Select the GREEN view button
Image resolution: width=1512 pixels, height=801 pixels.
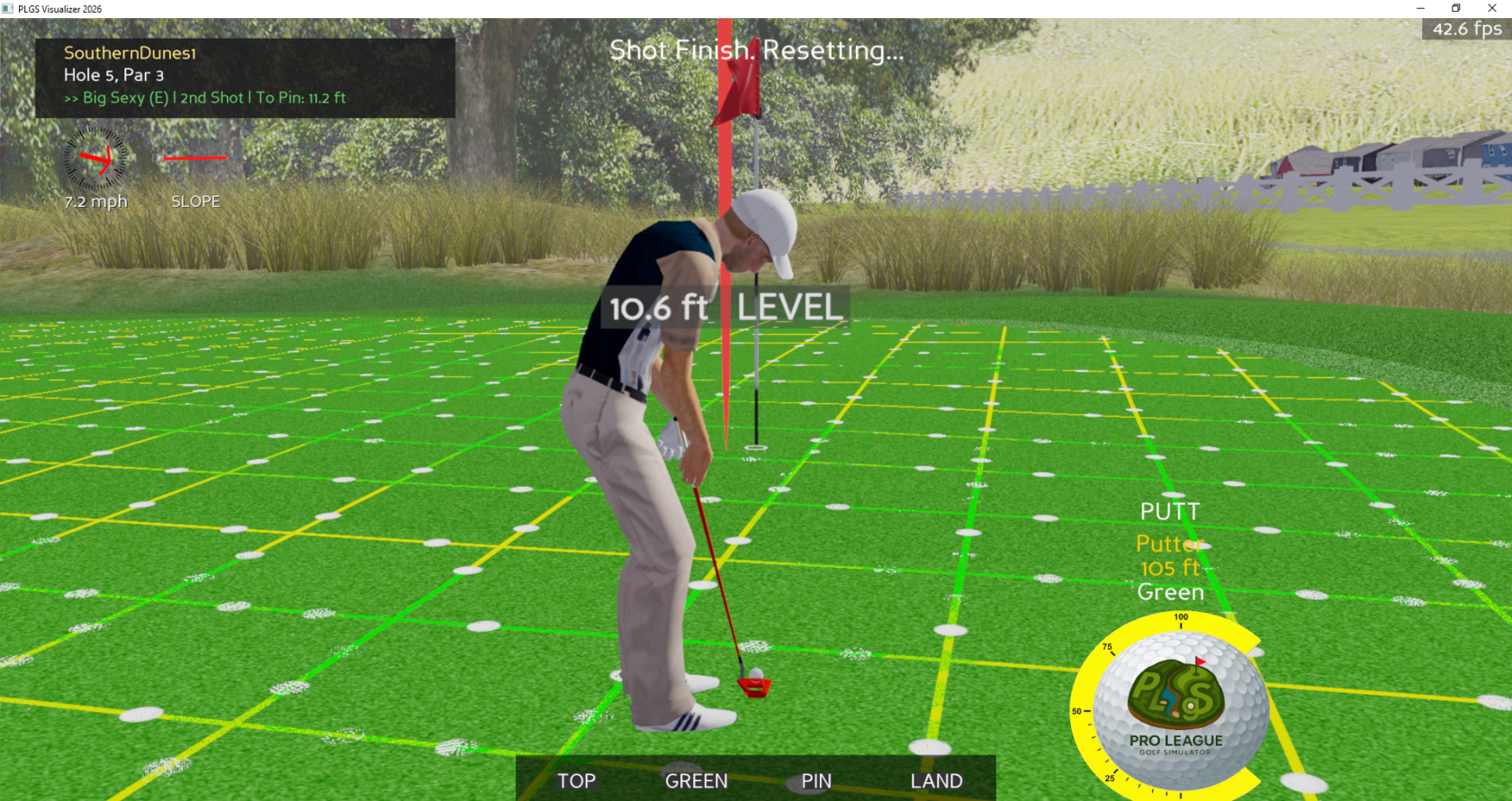coord(696,780)
